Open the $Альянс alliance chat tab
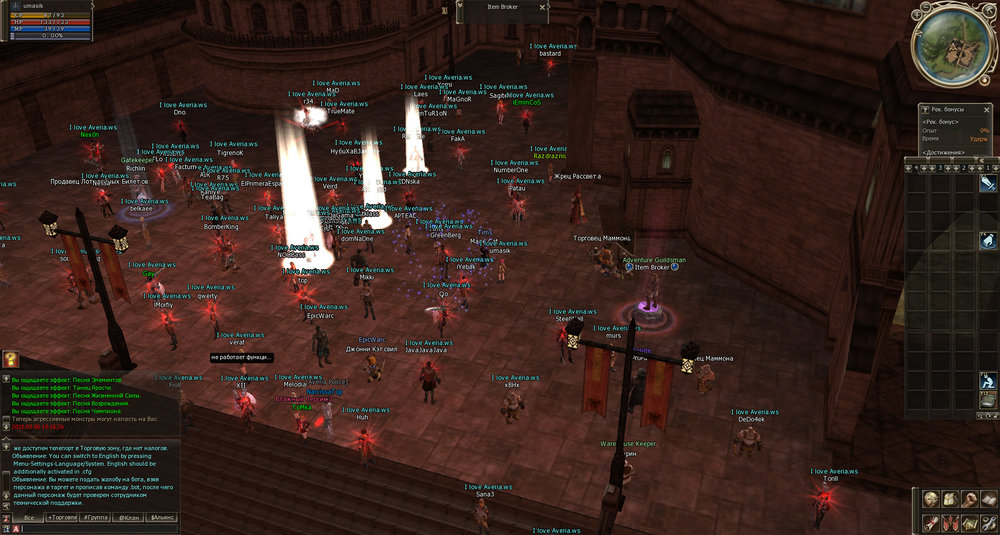Viewport: 1000px width, 535px height. (161, 517)
